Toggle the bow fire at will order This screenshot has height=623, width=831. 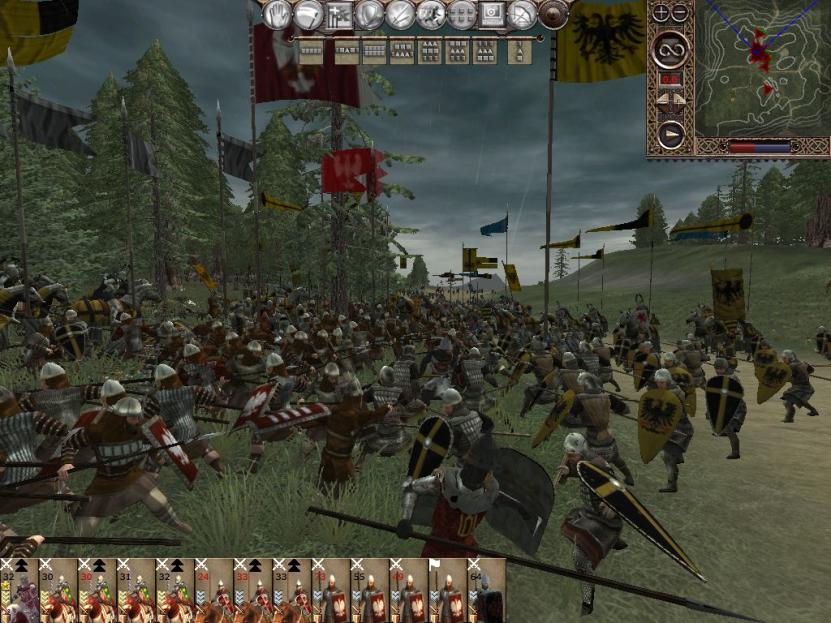coord(522,14)
